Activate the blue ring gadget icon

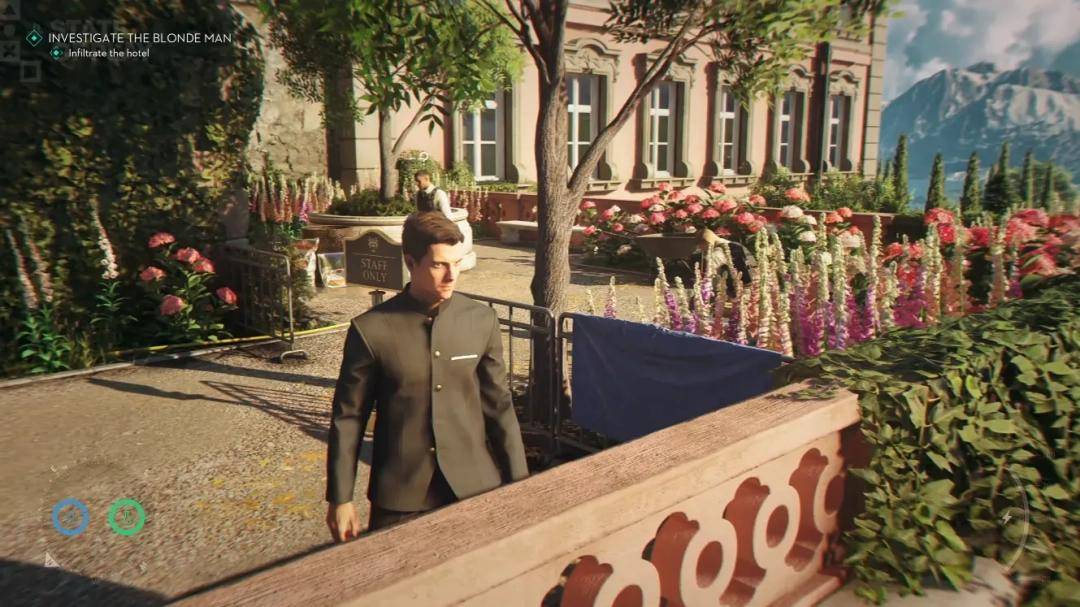(x=71, y=517)
